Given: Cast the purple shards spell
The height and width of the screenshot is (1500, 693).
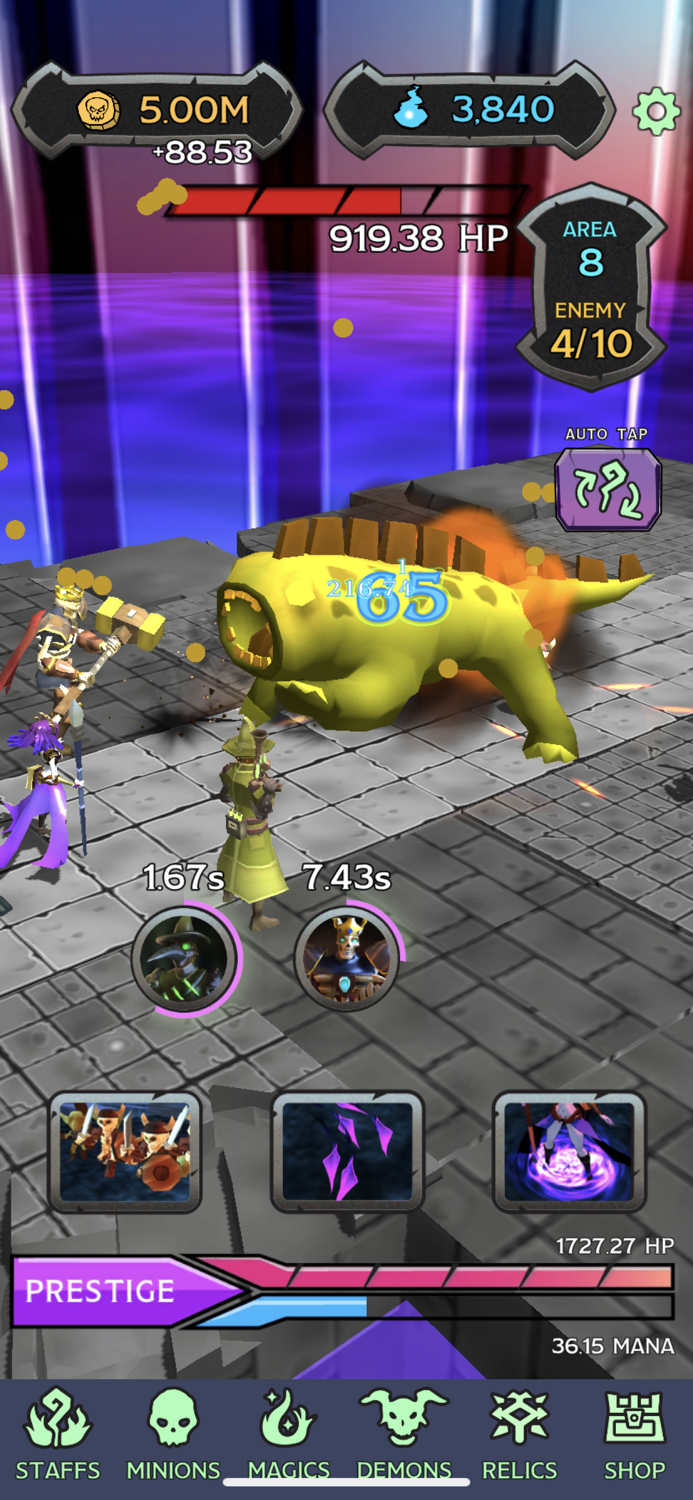Looking at the screenshot, I should 347,1150.
